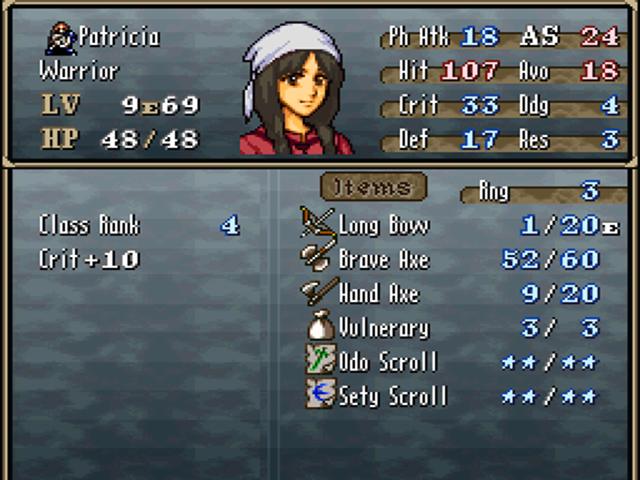This screenshot has width=640, height=480.
Task: Open the Items tab header
Action: pyautogui.click(x=373, y=187)
